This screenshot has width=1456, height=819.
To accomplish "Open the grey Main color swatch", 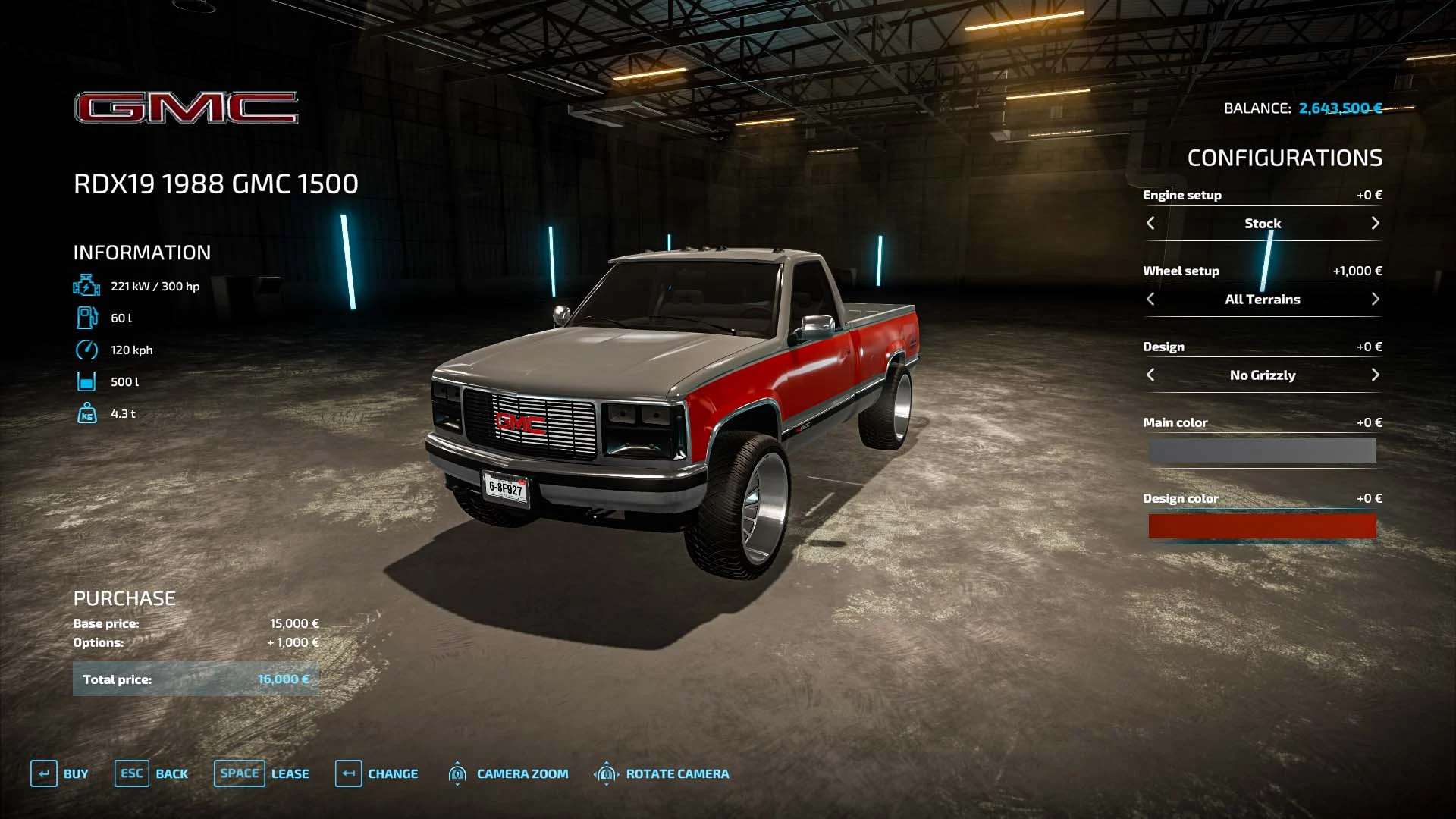I will (x=1262, y=450).
